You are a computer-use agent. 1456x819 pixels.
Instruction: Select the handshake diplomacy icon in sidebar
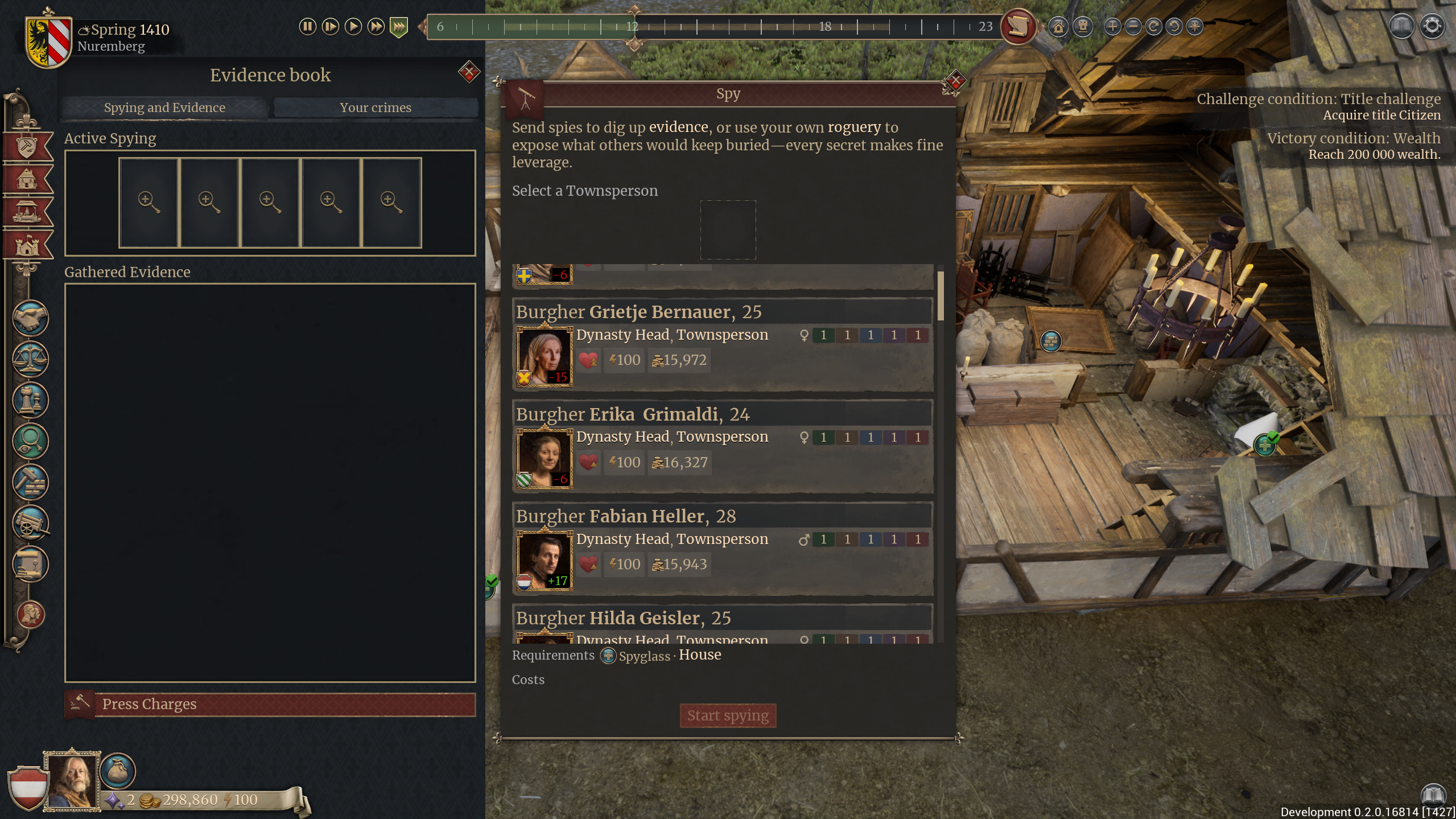click(30, 319)
